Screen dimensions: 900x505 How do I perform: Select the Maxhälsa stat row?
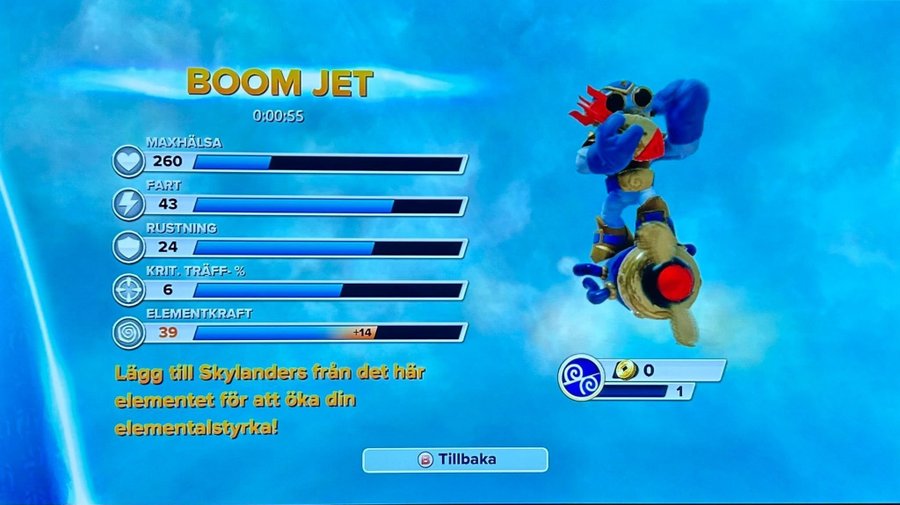290,162
